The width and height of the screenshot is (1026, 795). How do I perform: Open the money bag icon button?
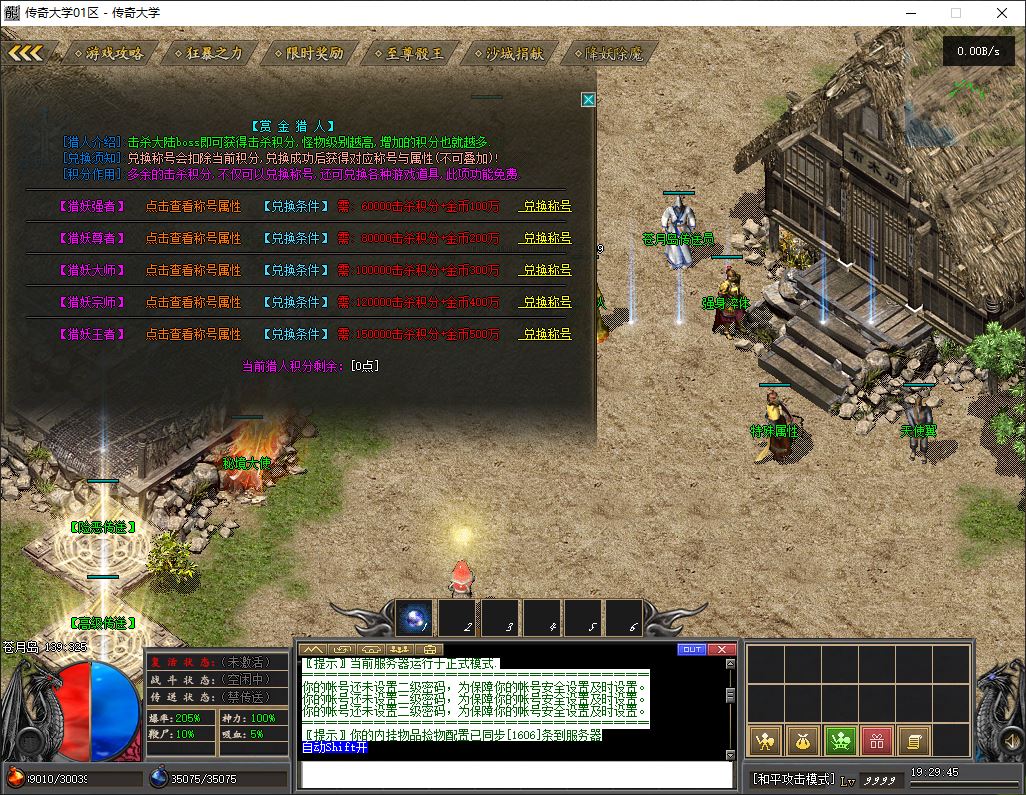(803, 741)
